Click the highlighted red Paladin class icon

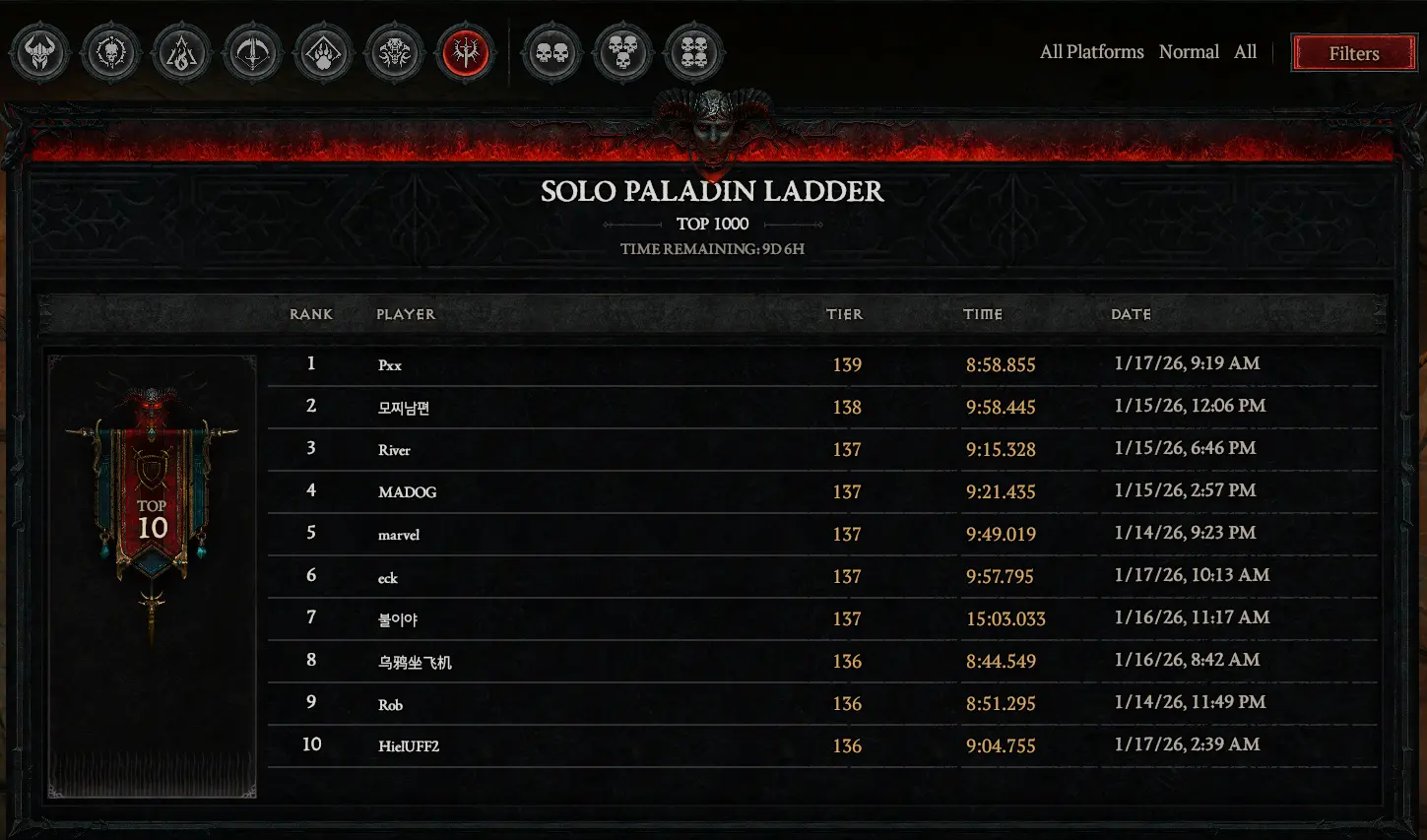[x=466, y=53]
